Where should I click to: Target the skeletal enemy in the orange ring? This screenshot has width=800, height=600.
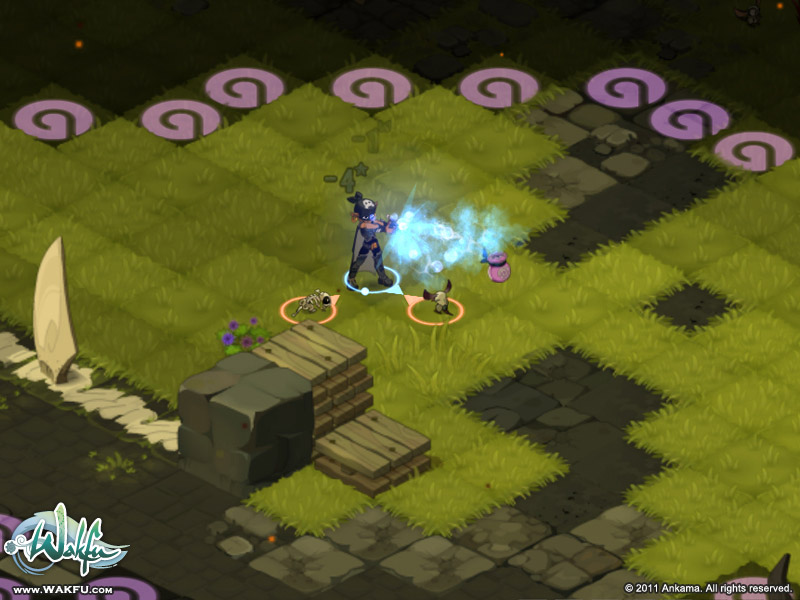tap(312, 303)
